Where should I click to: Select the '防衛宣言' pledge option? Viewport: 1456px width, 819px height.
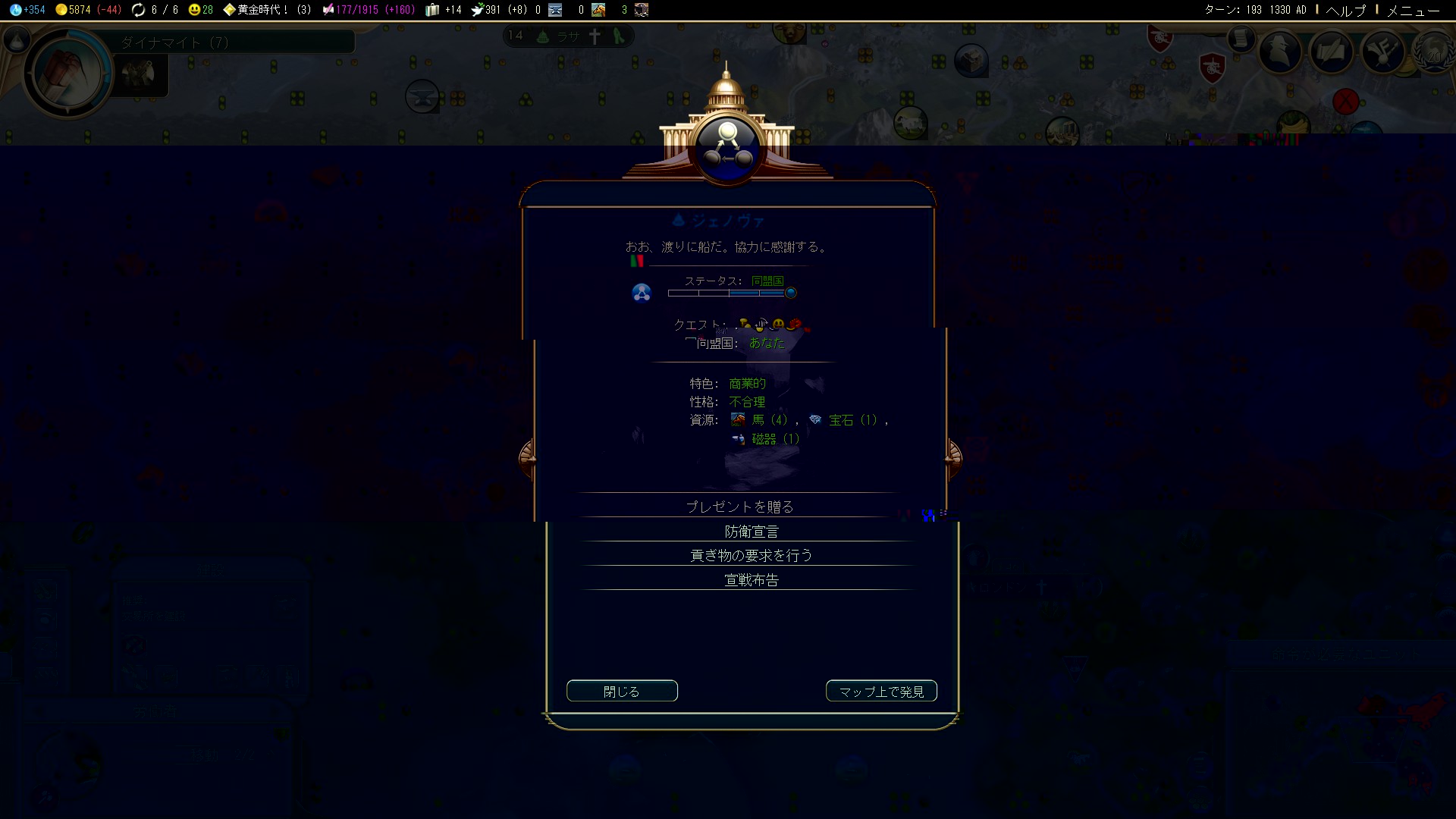click(751, 532)
